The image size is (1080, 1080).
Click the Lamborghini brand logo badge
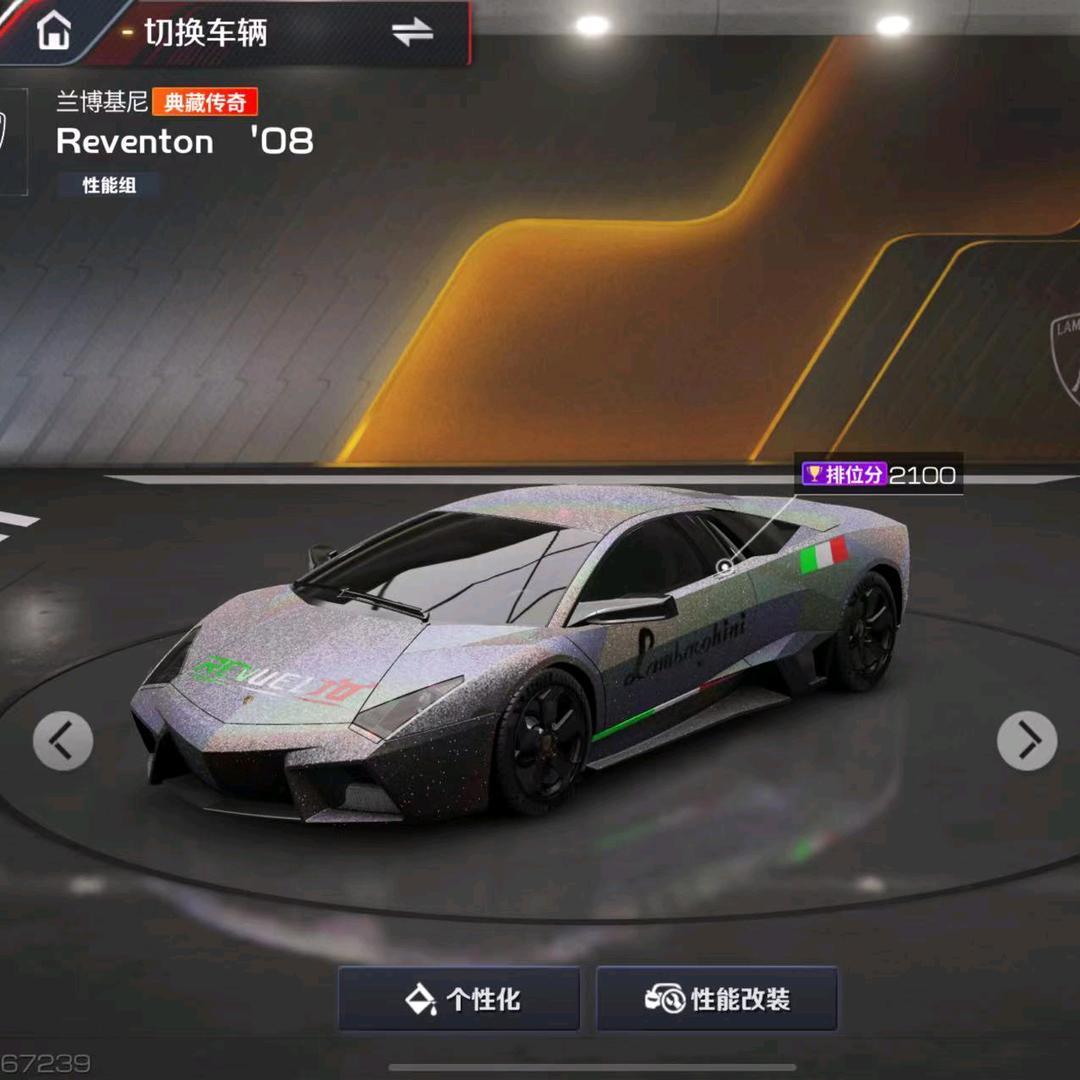[12, 141]
